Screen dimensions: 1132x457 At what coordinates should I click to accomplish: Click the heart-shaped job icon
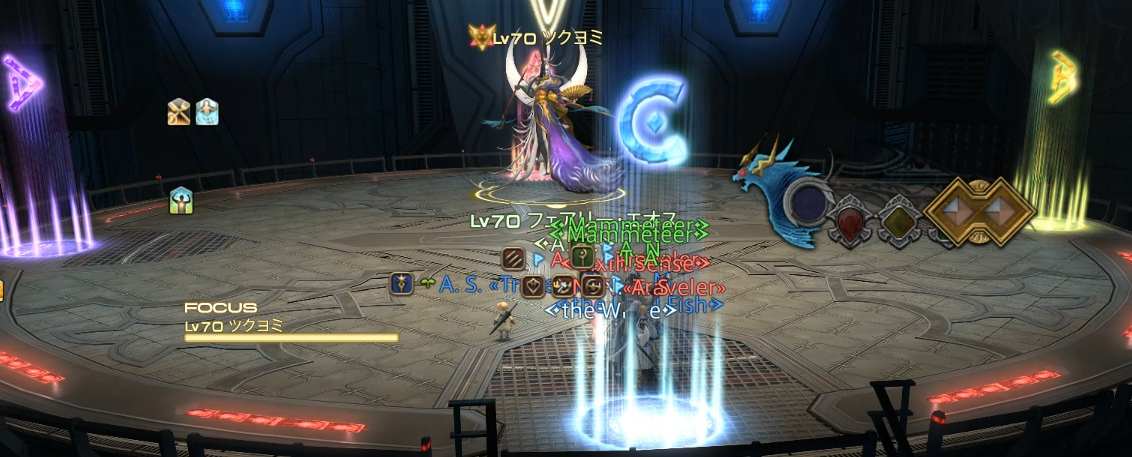point(533,284)
